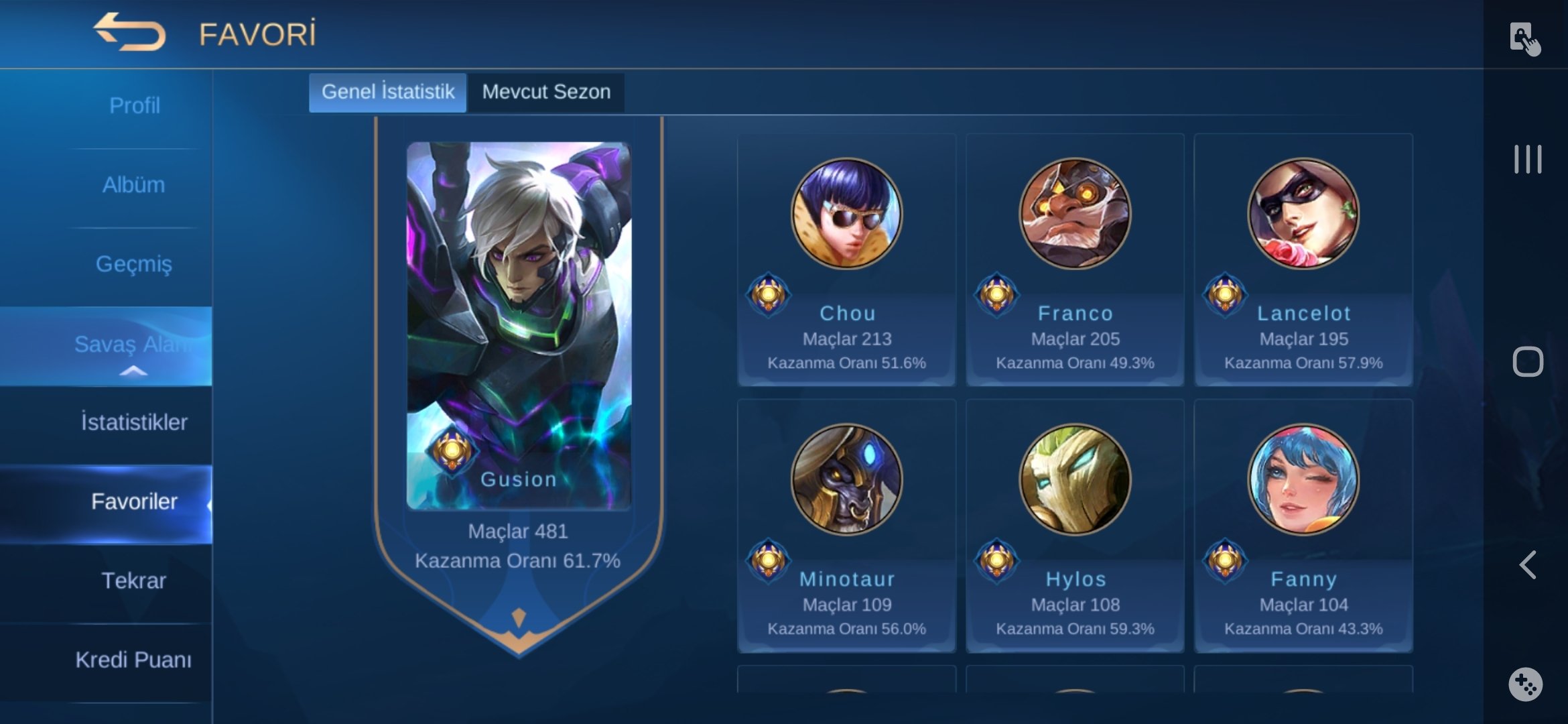Show the Geçmiş match history
Image resolution: width=1568 pixels, height=724 pixels.
[134, 264]
